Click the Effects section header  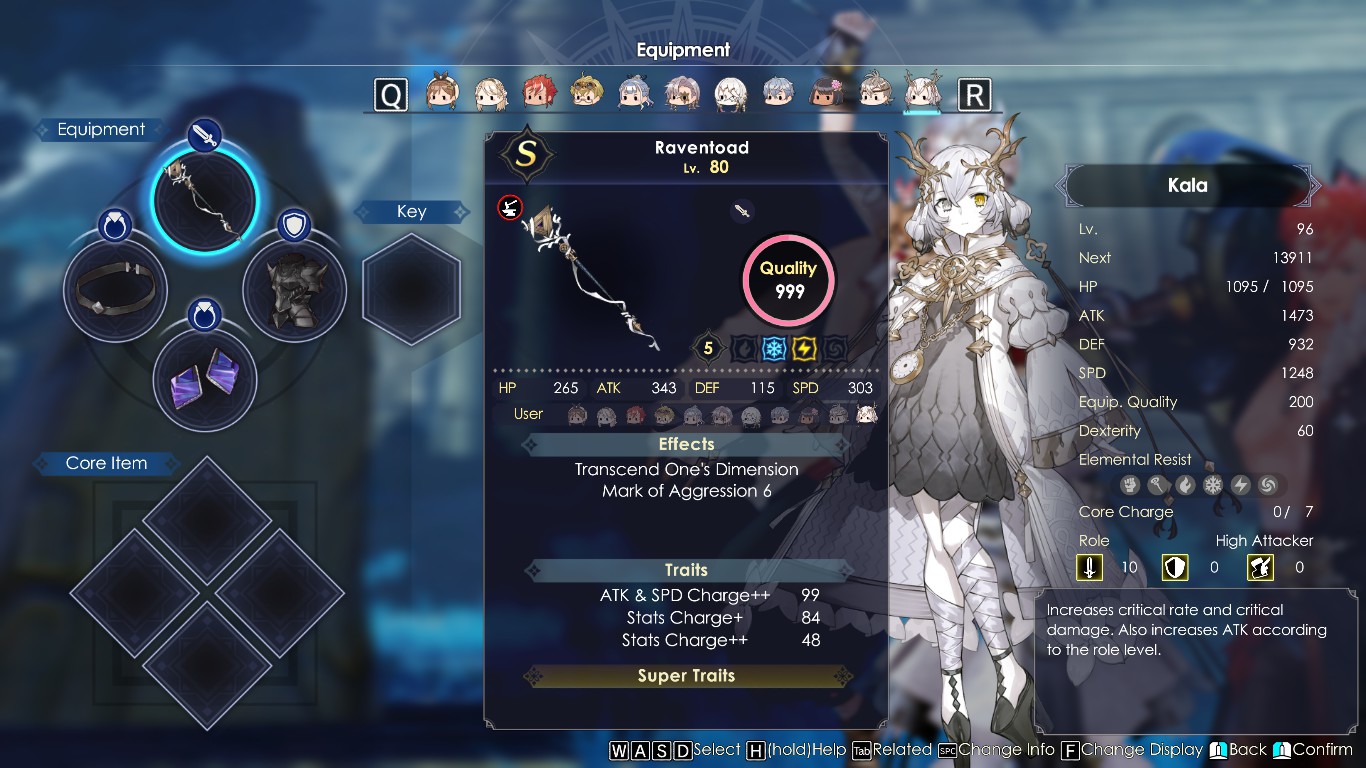coord(686,444)
